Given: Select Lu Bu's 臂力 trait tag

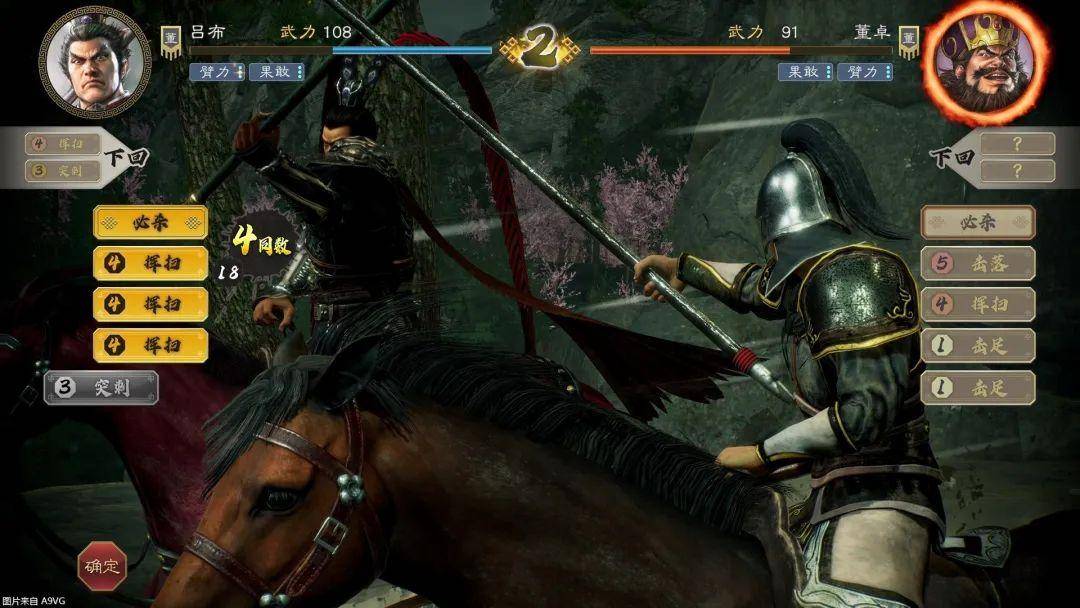Looking at the screenshot, I should coord(216,72).
